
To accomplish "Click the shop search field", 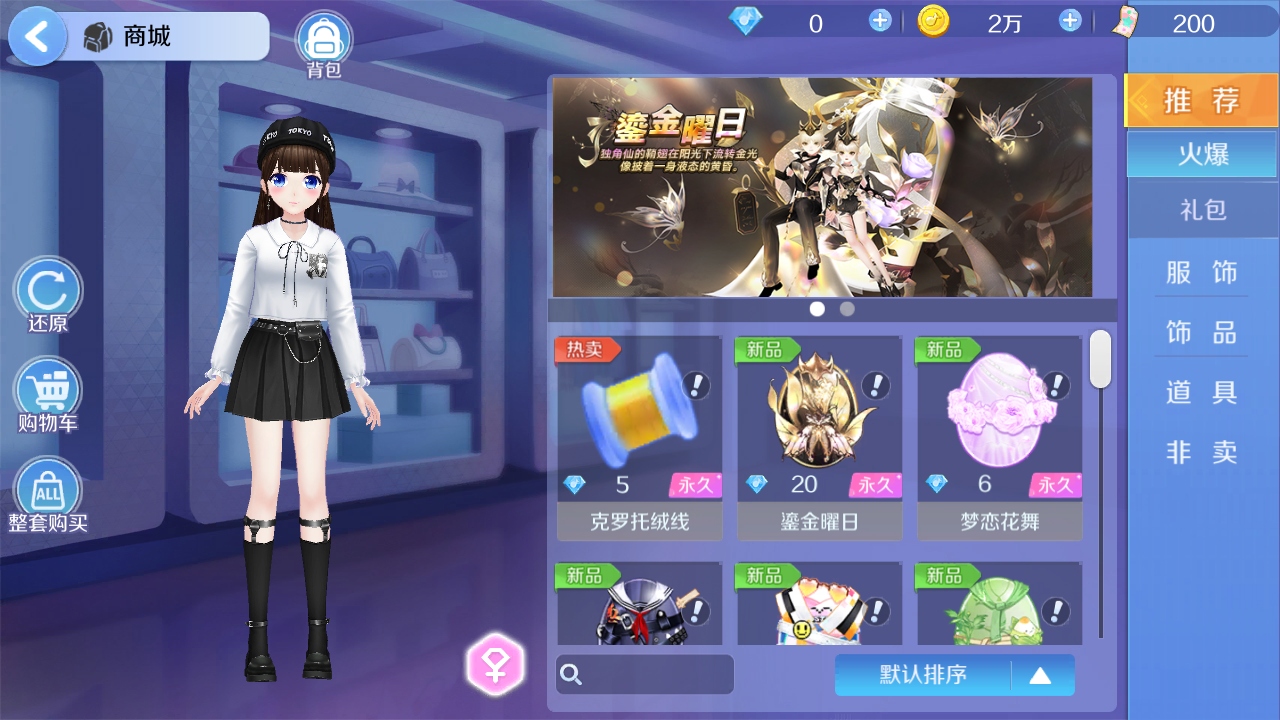I will pos(645,674).
